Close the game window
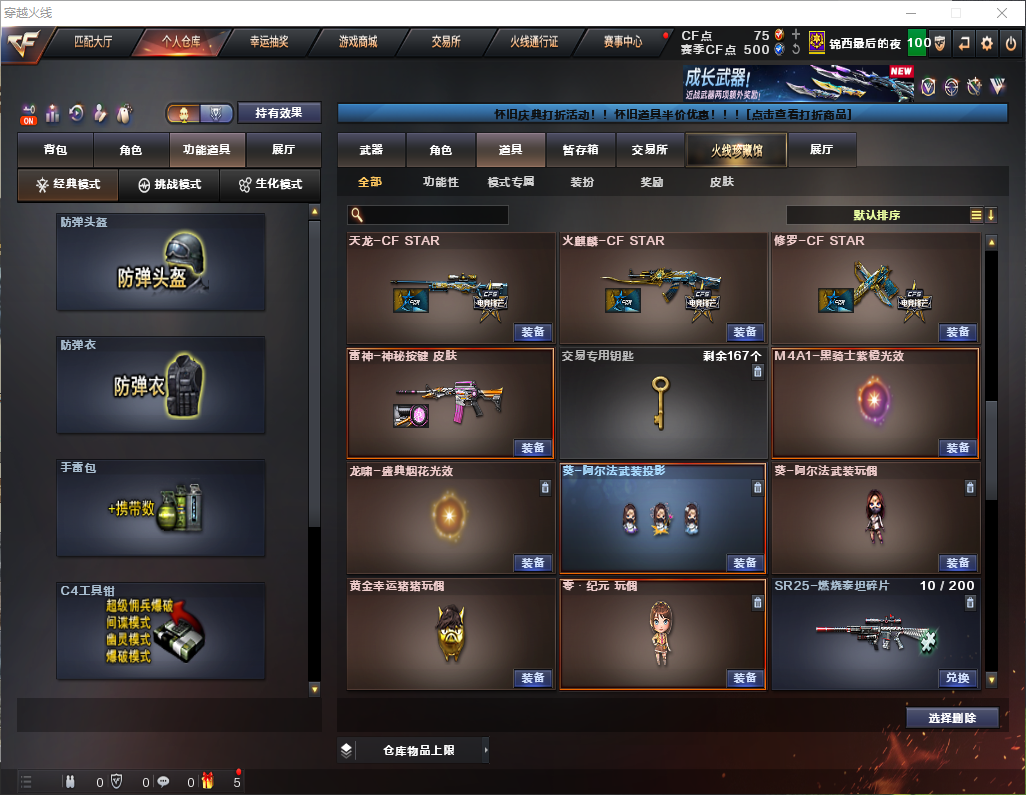The height and width of the screenshot is (795, 1026). coord(1002,13)
